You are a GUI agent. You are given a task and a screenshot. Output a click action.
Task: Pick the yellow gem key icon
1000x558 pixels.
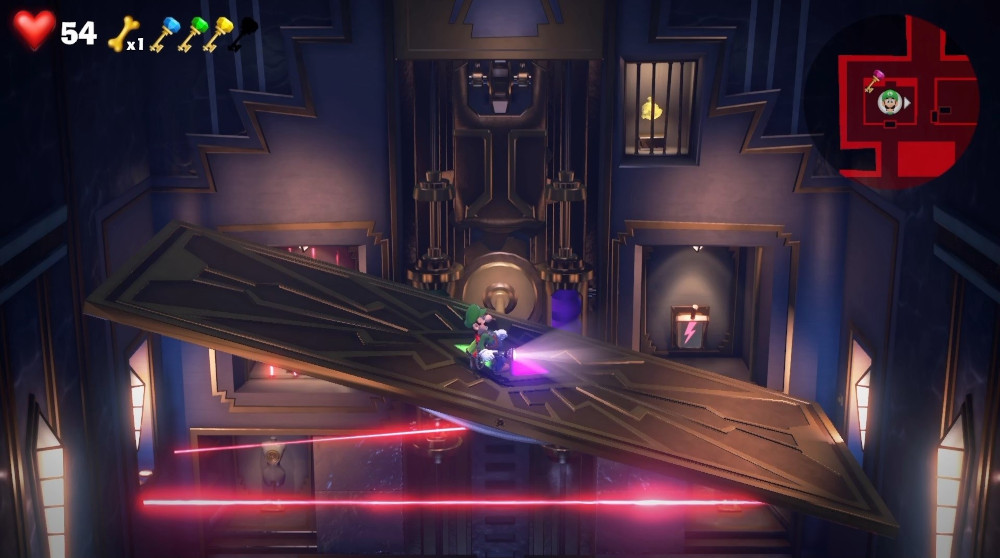pos(218,32)
